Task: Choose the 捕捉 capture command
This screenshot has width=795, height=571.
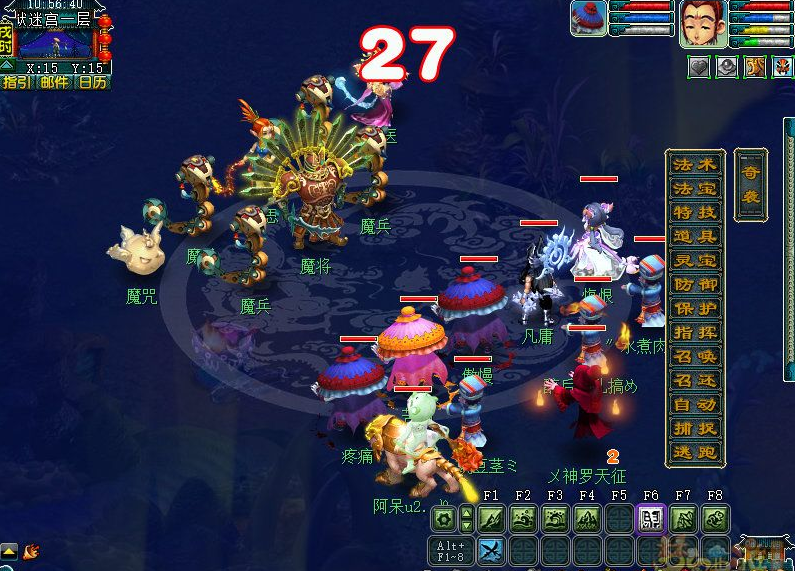Action: 694,429
